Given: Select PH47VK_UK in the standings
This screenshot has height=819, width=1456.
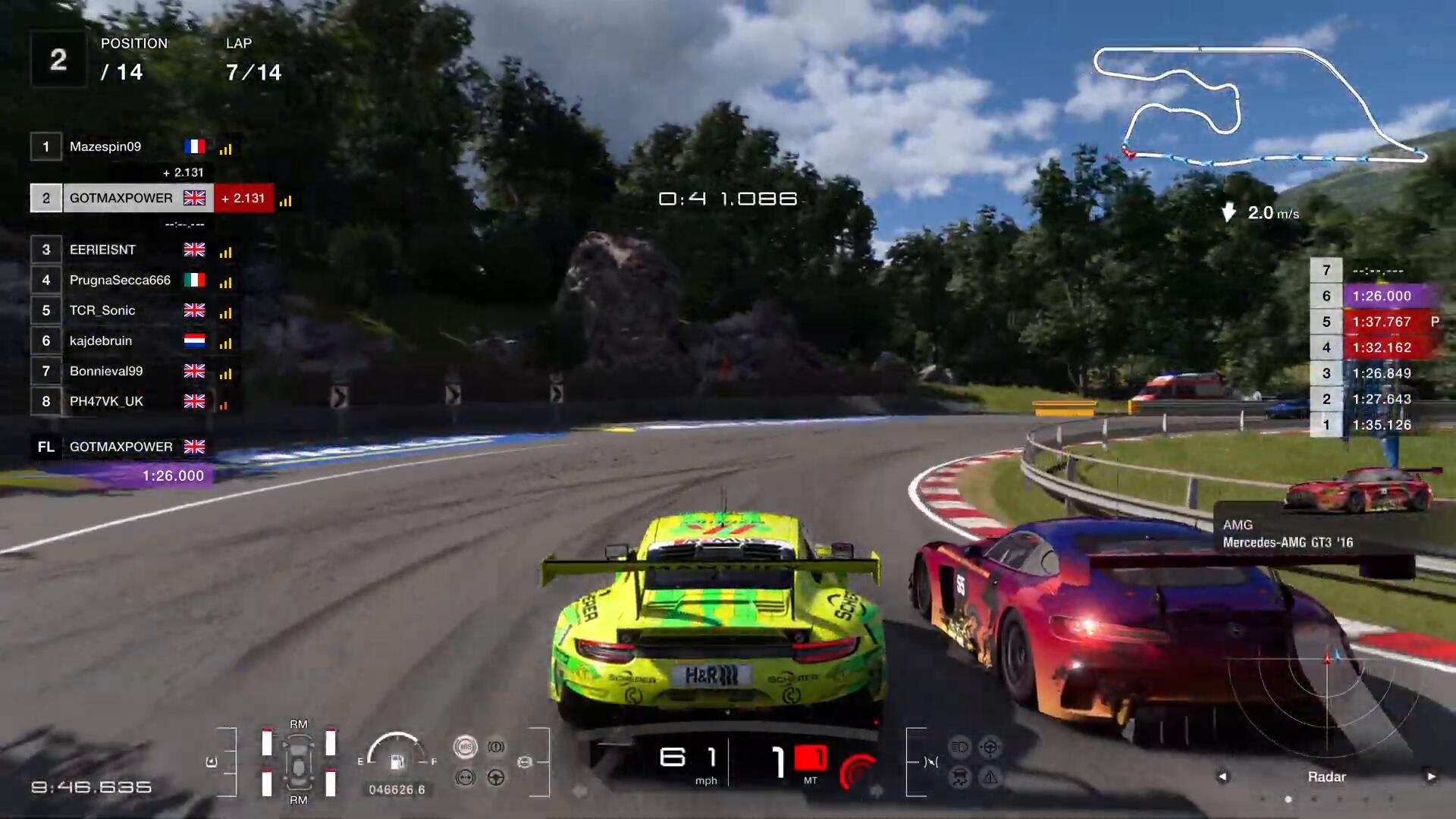Looking at the screenshot, I should [106, 402].
